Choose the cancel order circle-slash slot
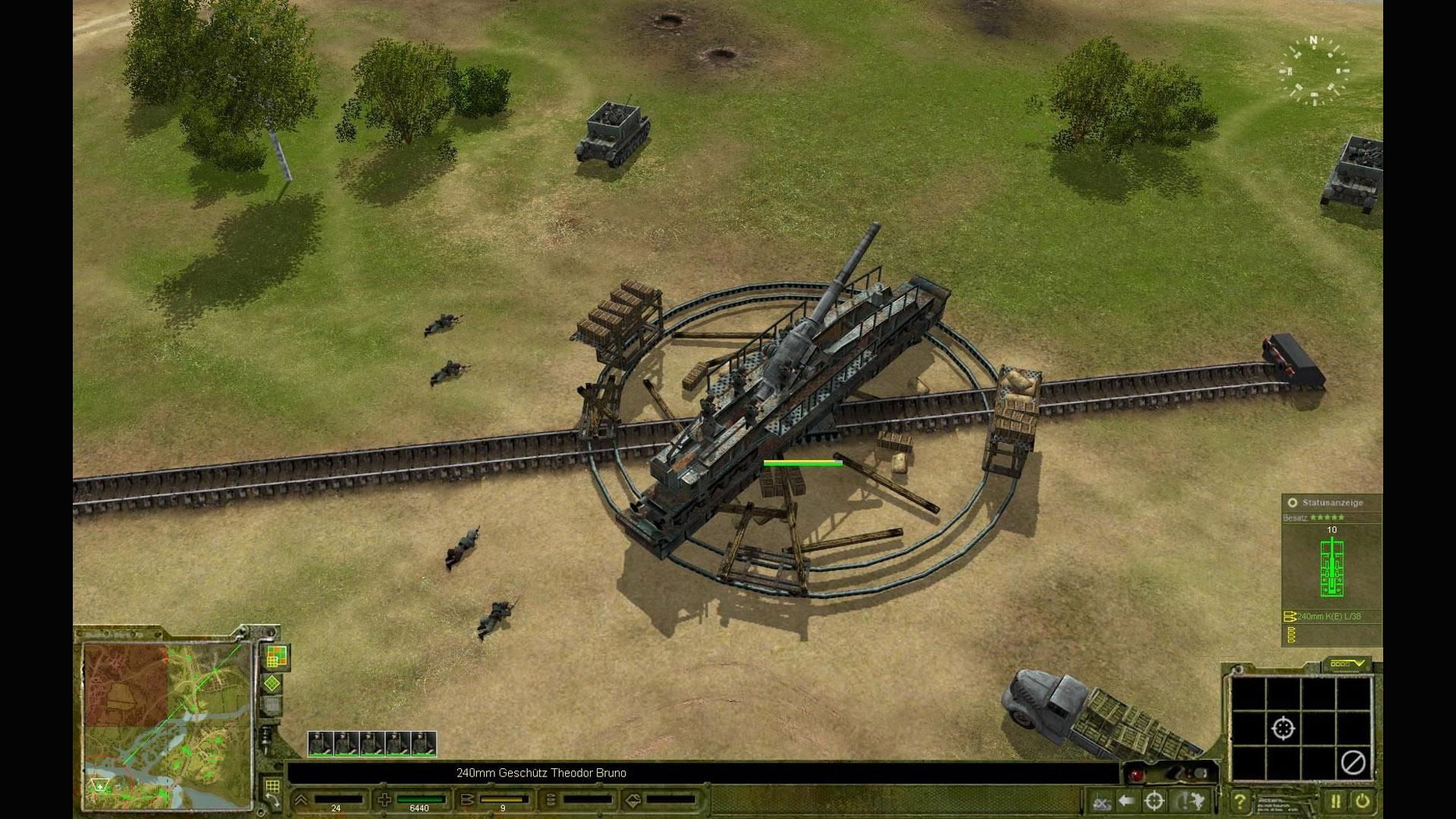The width and height of the screenshot is (1456, 819). (x=1354, y=762)
